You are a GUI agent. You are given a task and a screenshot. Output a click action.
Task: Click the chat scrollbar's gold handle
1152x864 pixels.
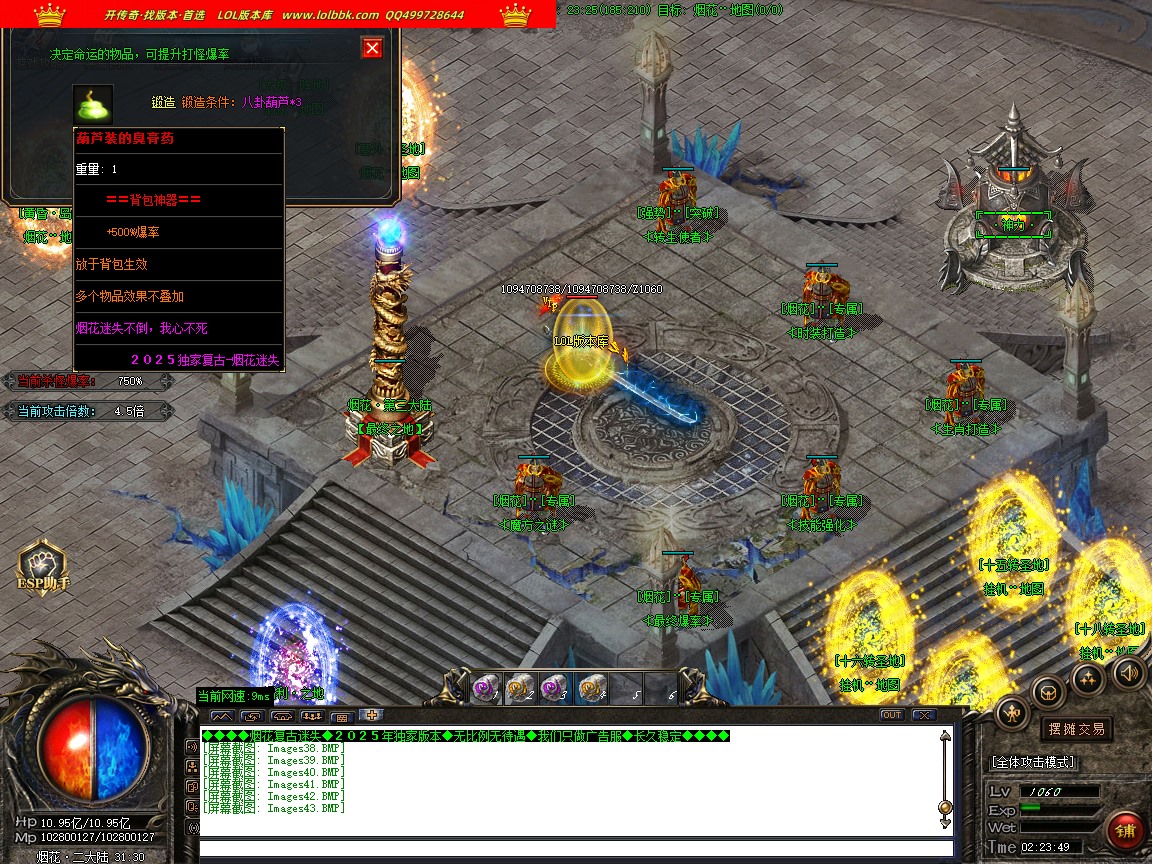coord(945,807)
